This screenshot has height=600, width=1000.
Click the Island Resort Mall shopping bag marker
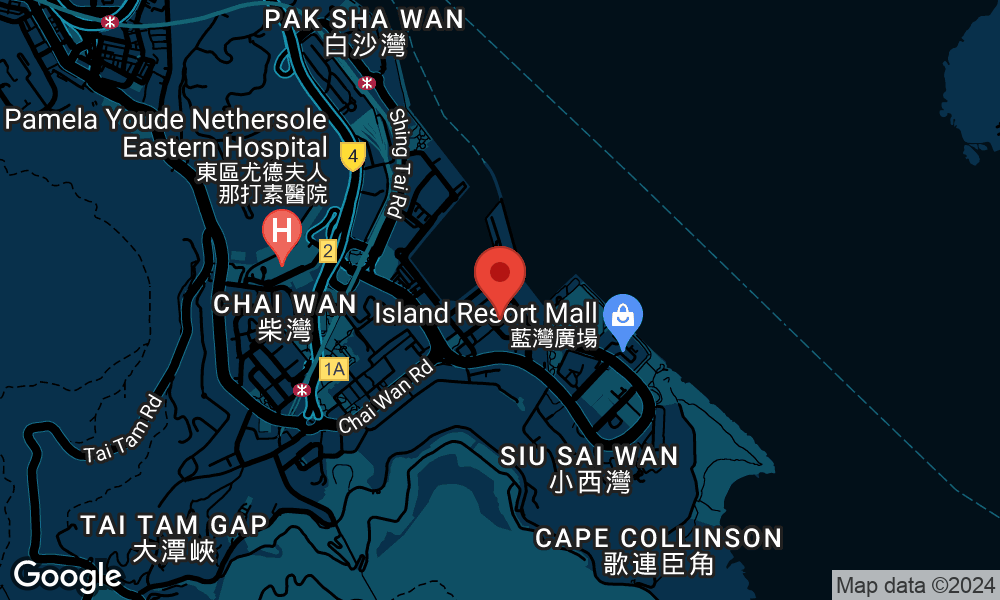tap(623, 318)
